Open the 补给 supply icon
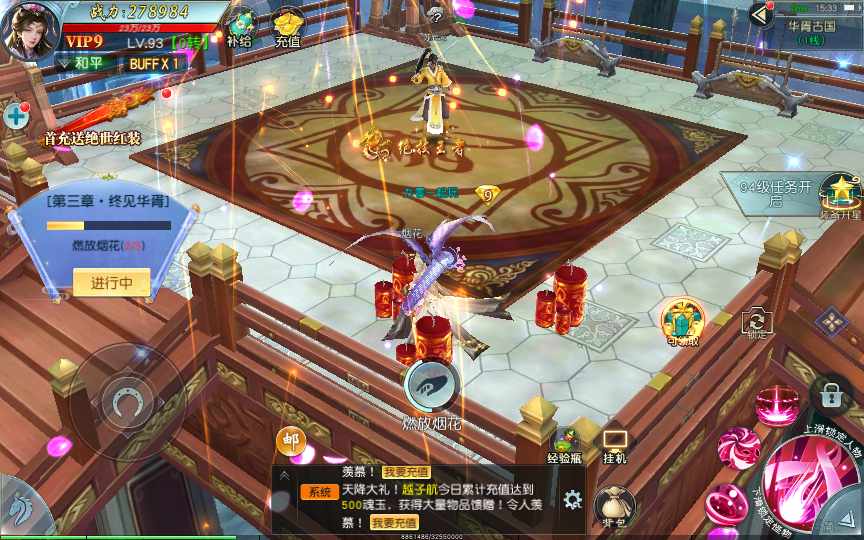864x540 pixels. [240, 27]
